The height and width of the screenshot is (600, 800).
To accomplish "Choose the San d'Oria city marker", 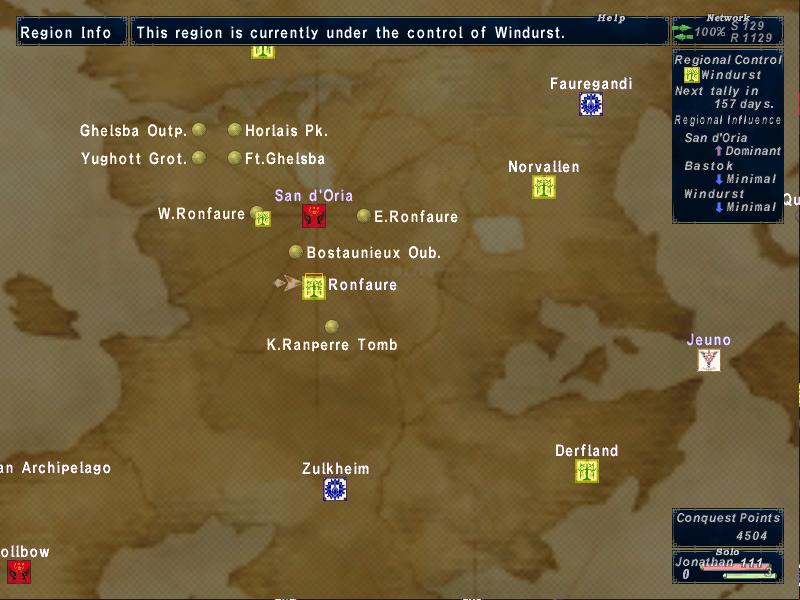I will [314, 215].
